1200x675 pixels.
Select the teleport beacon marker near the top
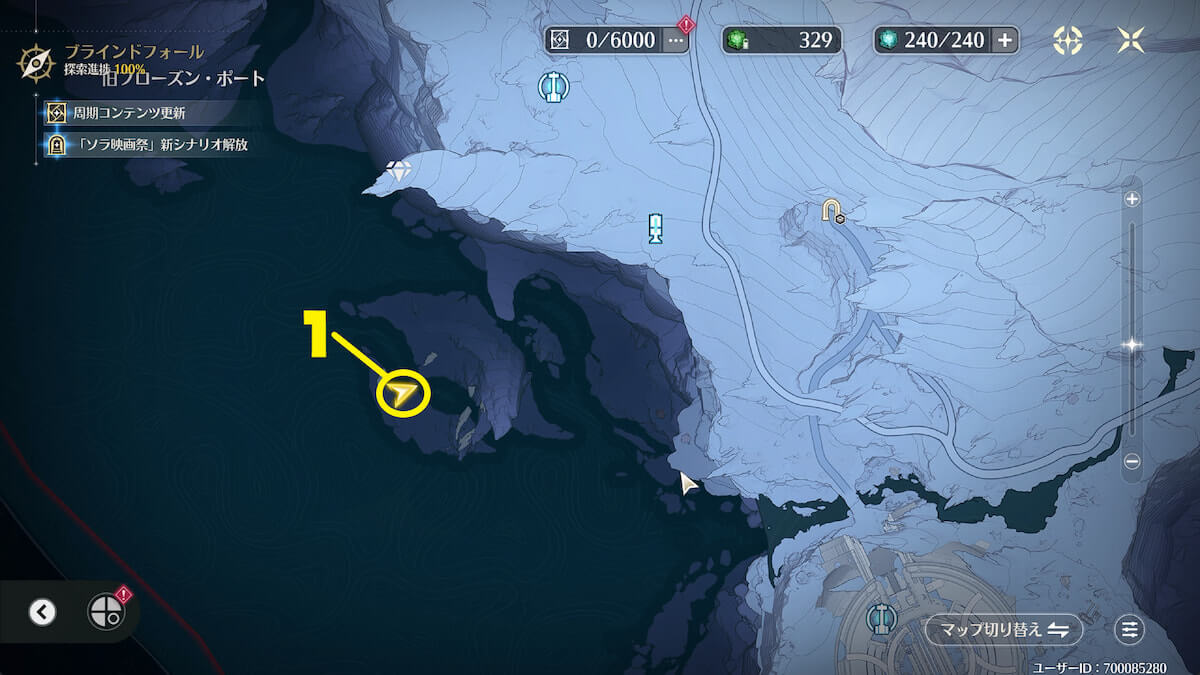tap(549, 87)
